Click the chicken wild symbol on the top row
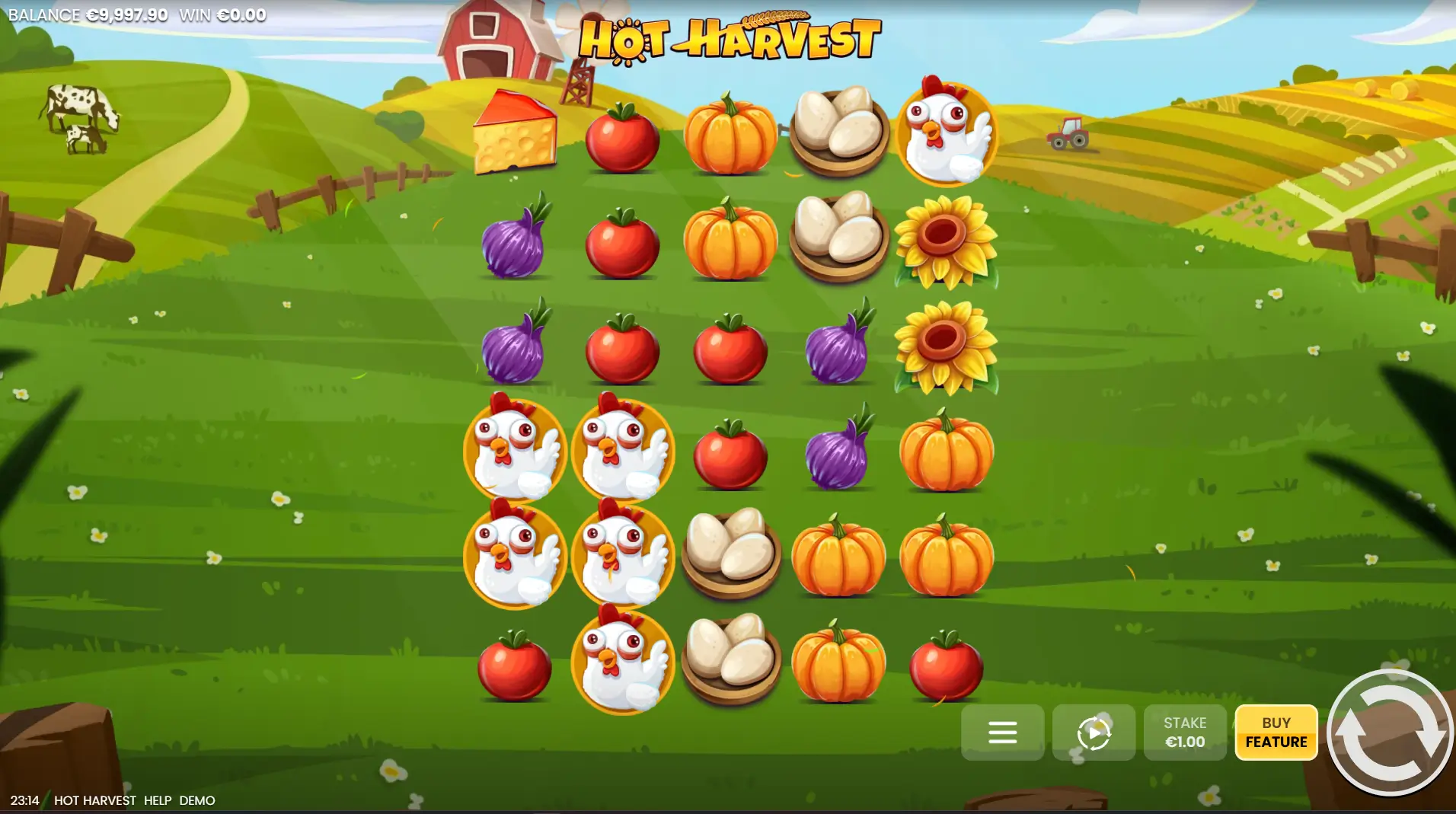Screen dimensions: 1456x814 coord(948,133)
